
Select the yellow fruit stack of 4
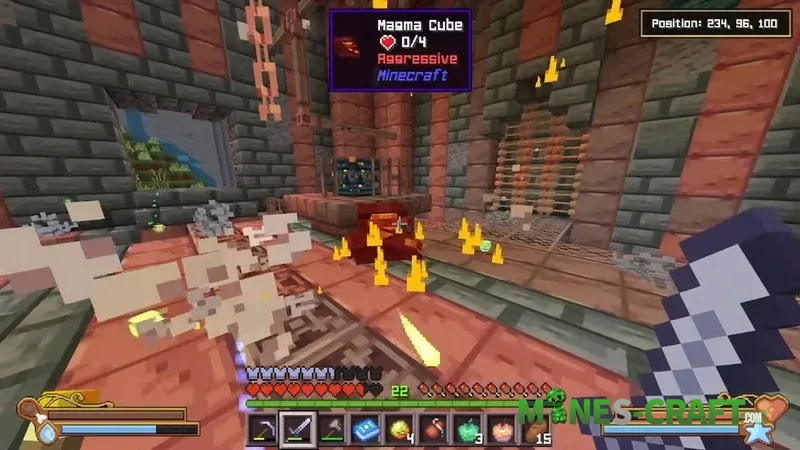point(402,431)
